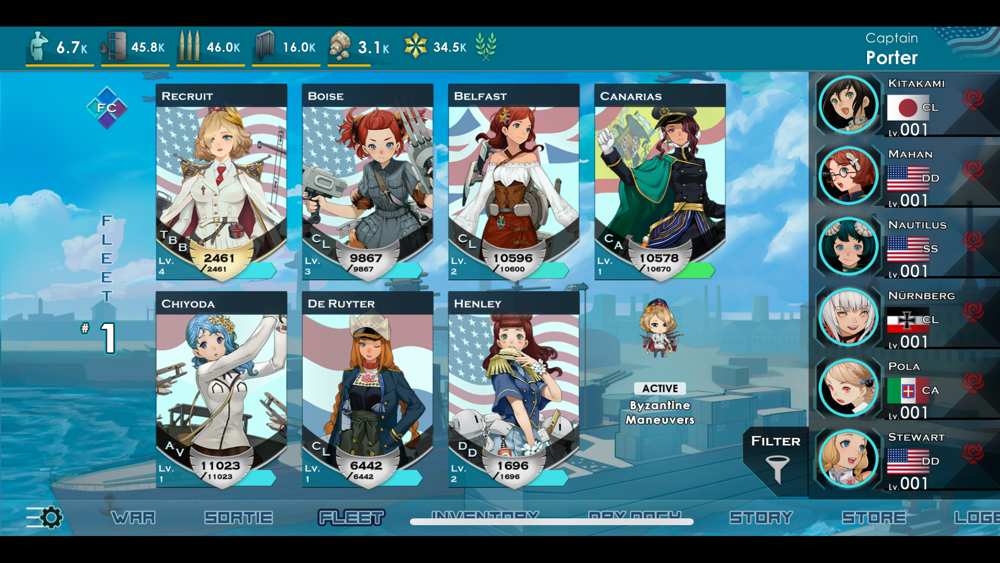Viewport: 1000px width, 563px height.
Task: Select the Recruit ship card
Action: [221, 182]
